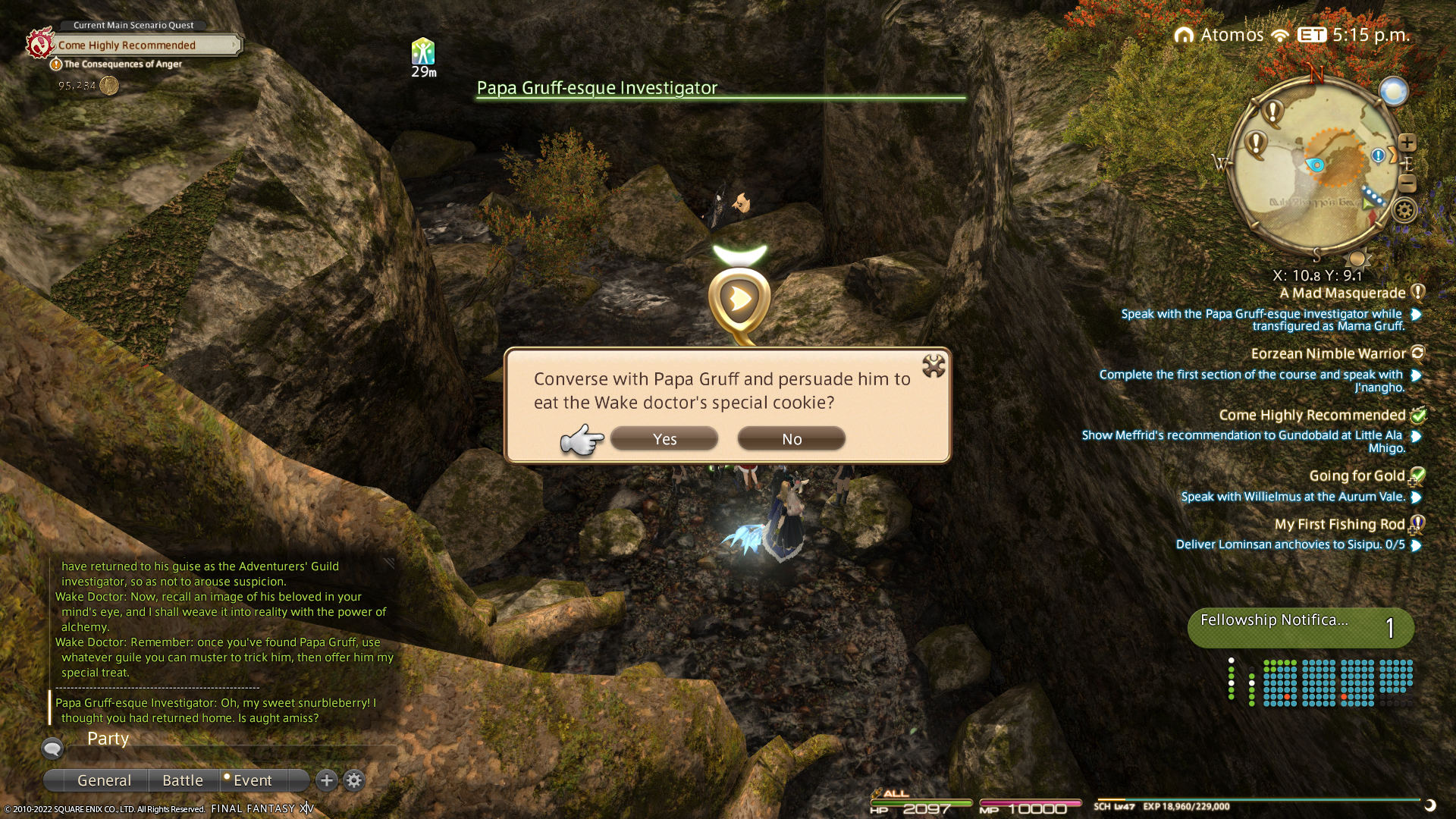Add a new chat tab
The width and height of the screenshot is (1456, 819).
pos(326,780)
